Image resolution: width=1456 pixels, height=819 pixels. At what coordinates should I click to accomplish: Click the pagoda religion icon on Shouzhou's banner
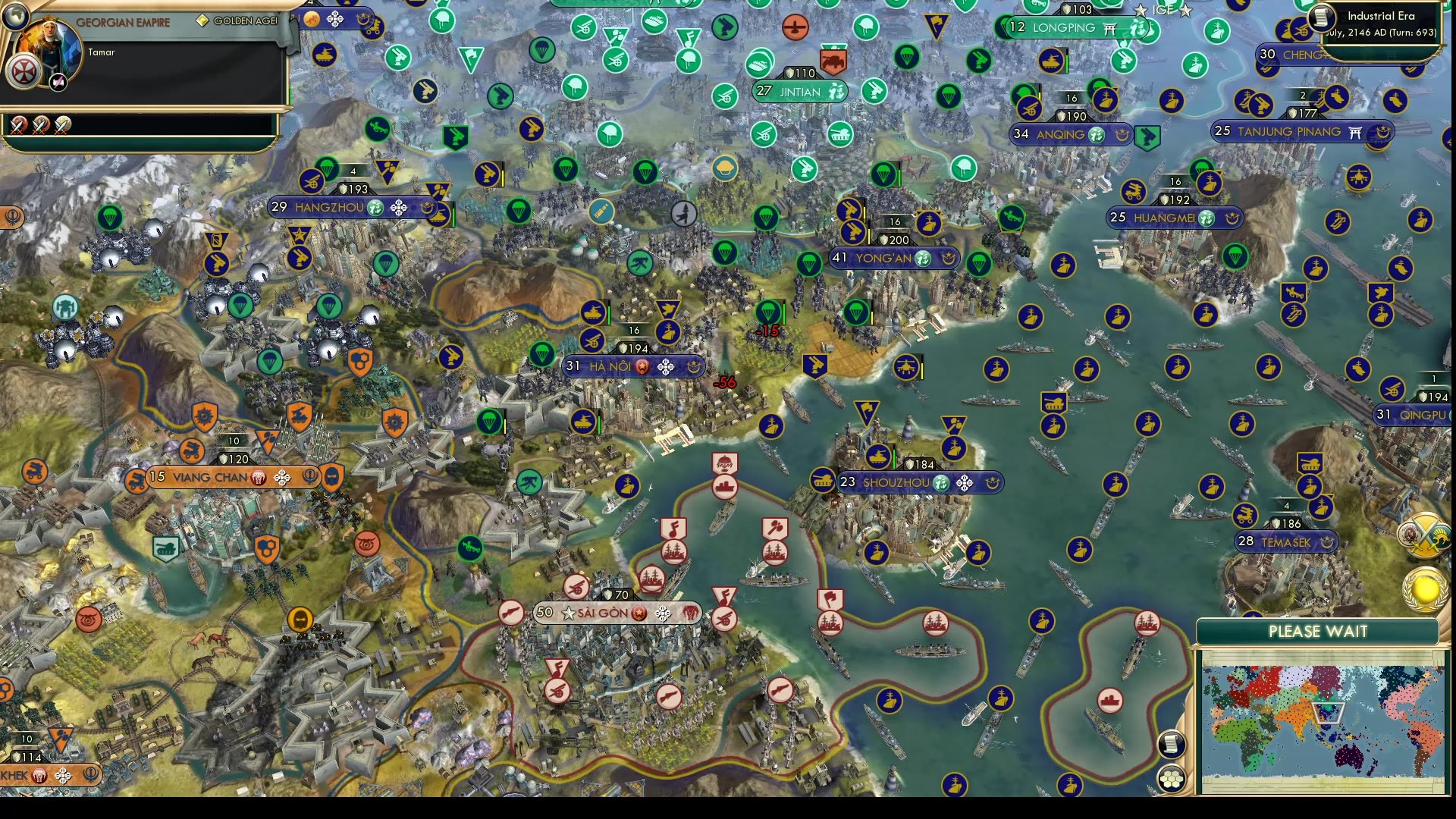pyautogui.click(x=941, y=482)
